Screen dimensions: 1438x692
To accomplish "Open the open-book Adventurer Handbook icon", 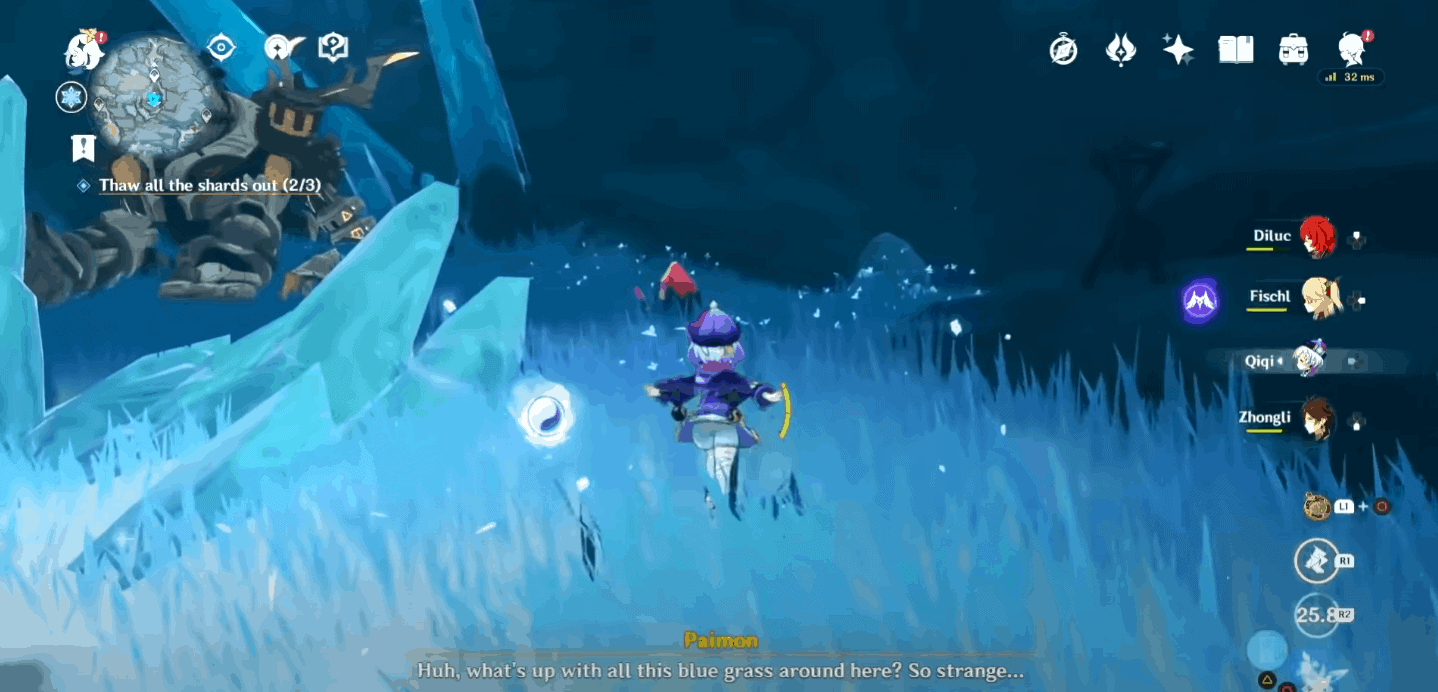I will pos(1236,49).
